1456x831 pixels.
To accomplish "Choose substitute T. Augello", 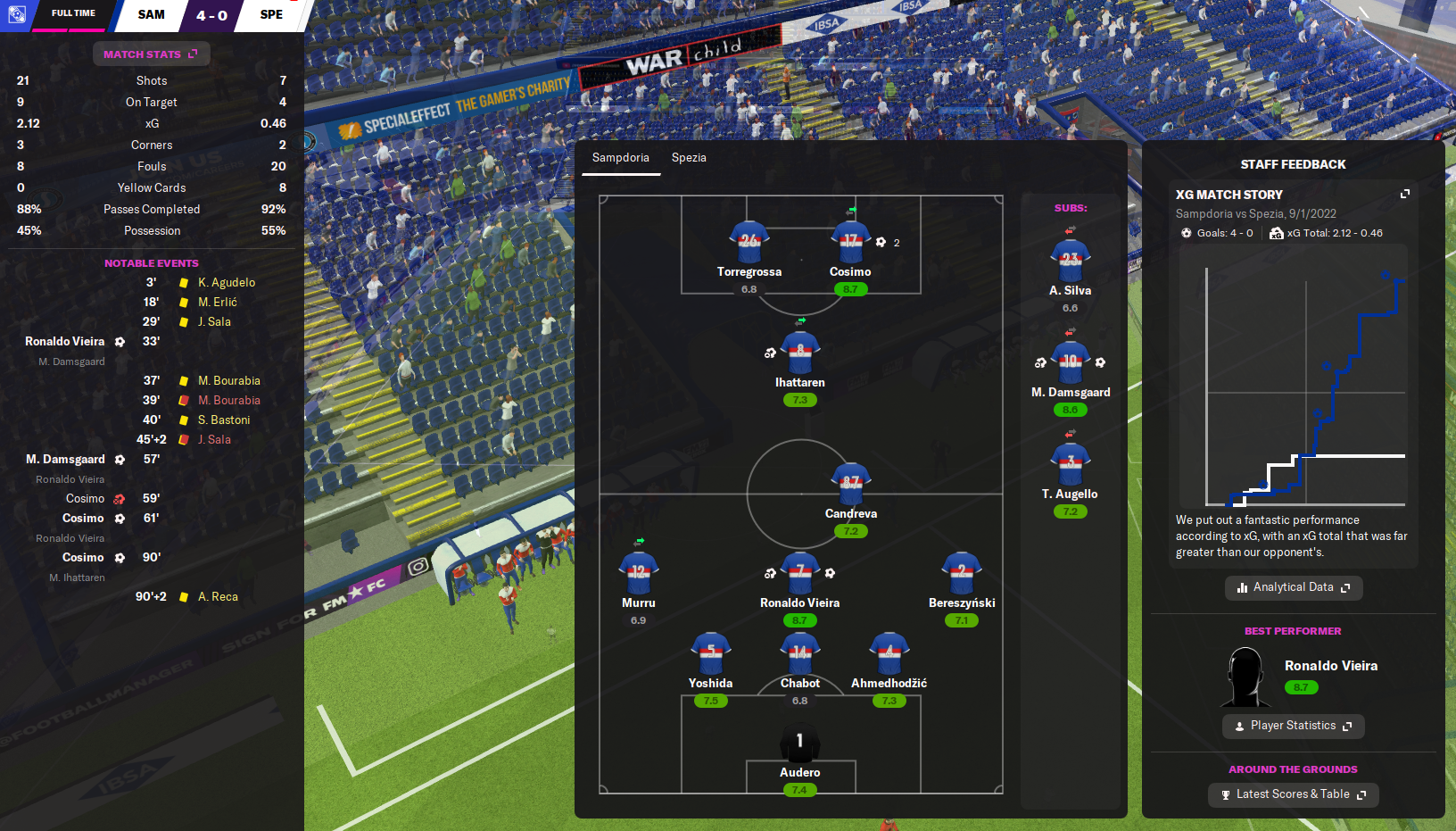I will [1071, 465].
